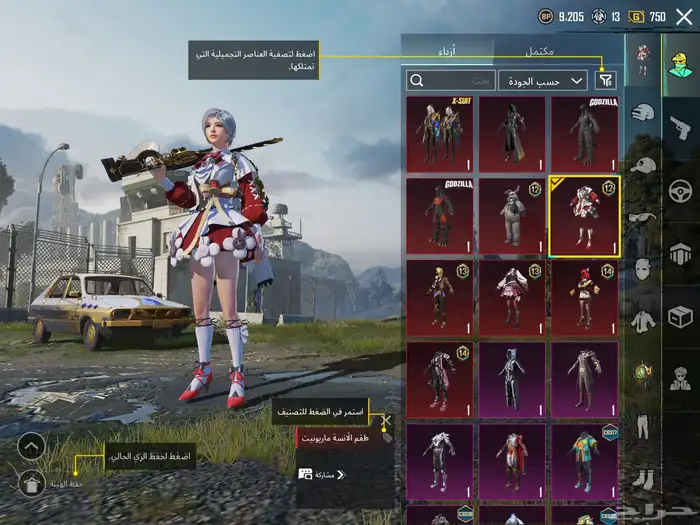Close the inventory screen with the X
Viewport: 700px width, 525px height.
(683, 16)
